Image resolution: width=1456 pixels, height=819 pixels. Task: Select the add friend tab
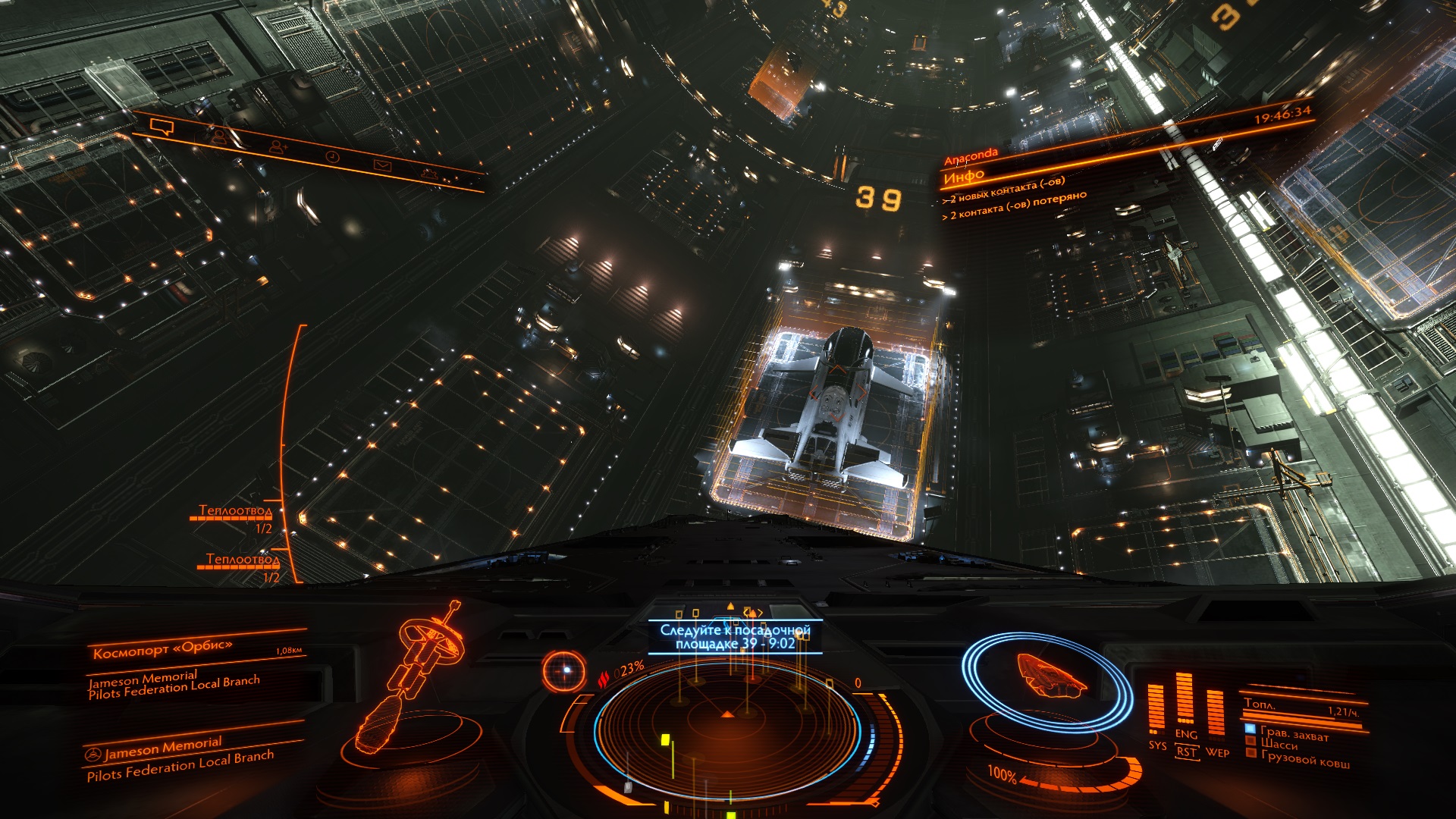coord(278,147)
